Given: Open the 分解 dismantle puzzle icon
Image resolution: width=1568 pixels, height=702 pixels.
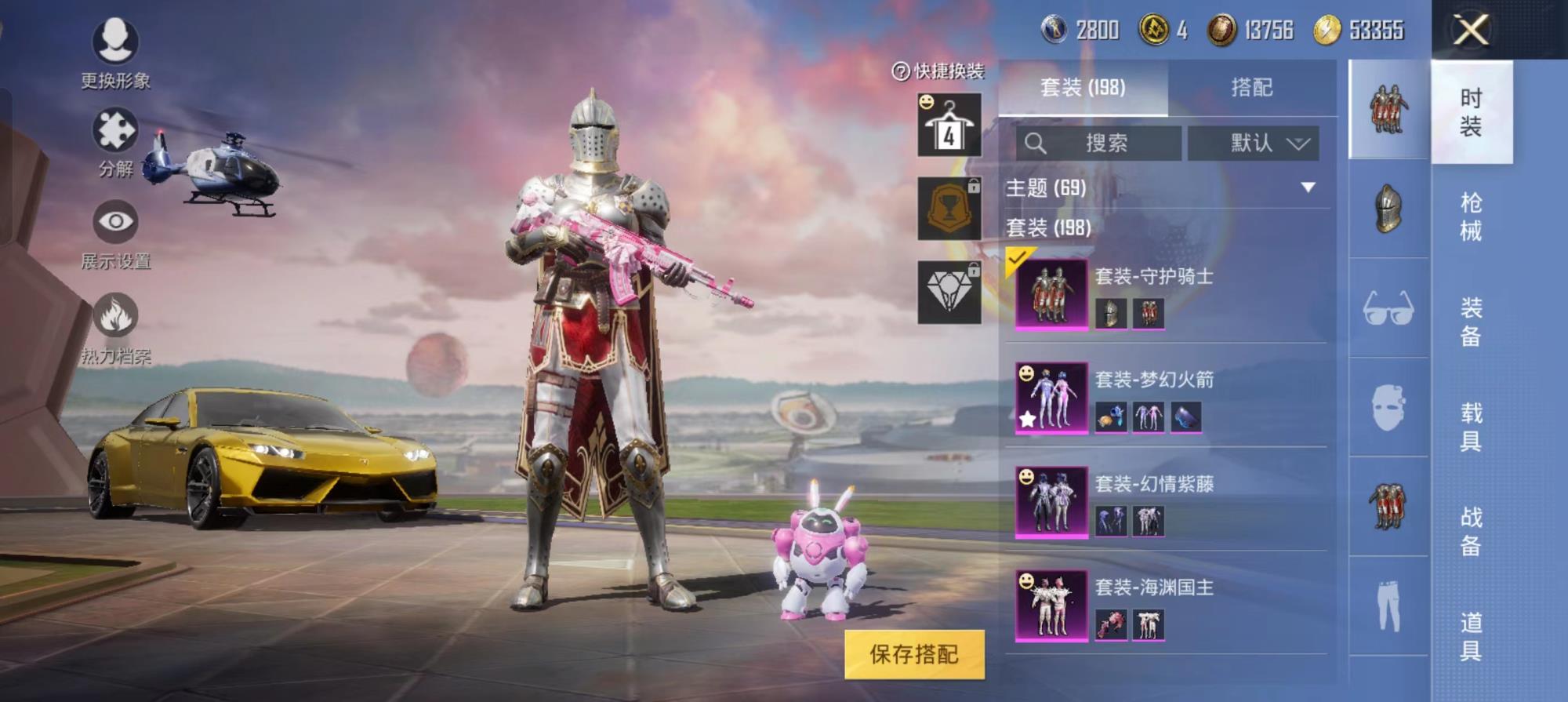Looking at the screenshot, I should click(115, 131).
